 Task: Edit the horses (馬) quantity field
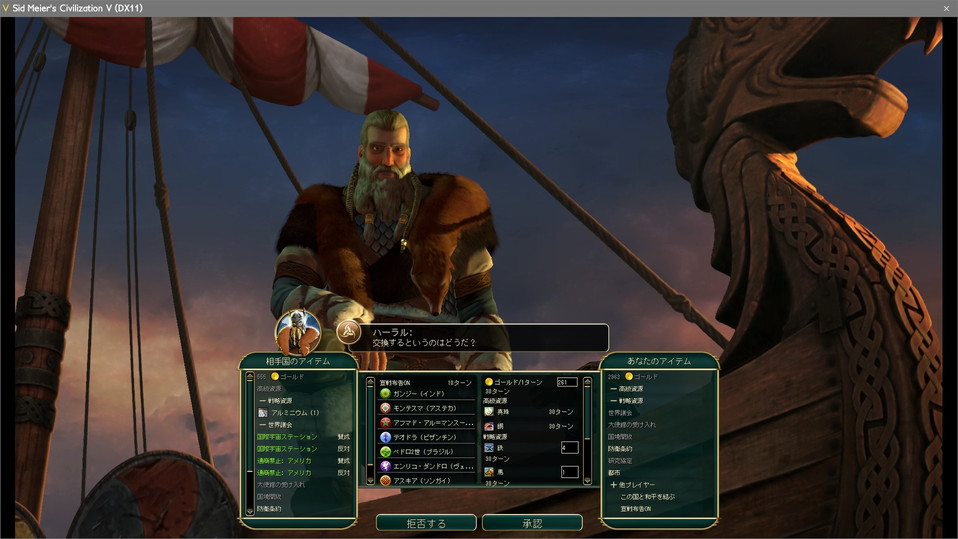(569, 472)
